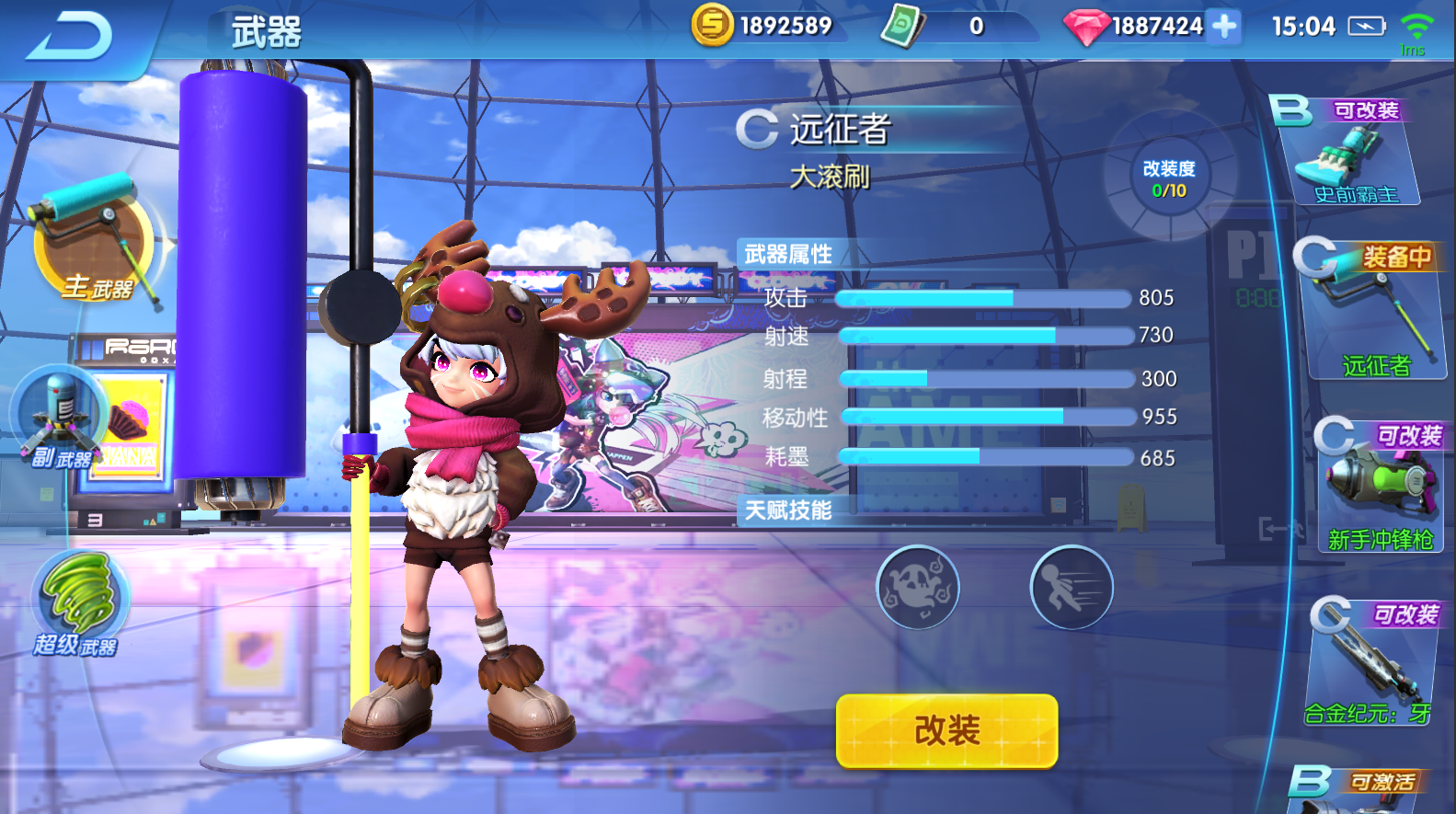The width and height of the screenshot is (1456, 814).
Task: Click the plus button to buy diamonds
Action: pyautogui.click(x=1223, y=26)
